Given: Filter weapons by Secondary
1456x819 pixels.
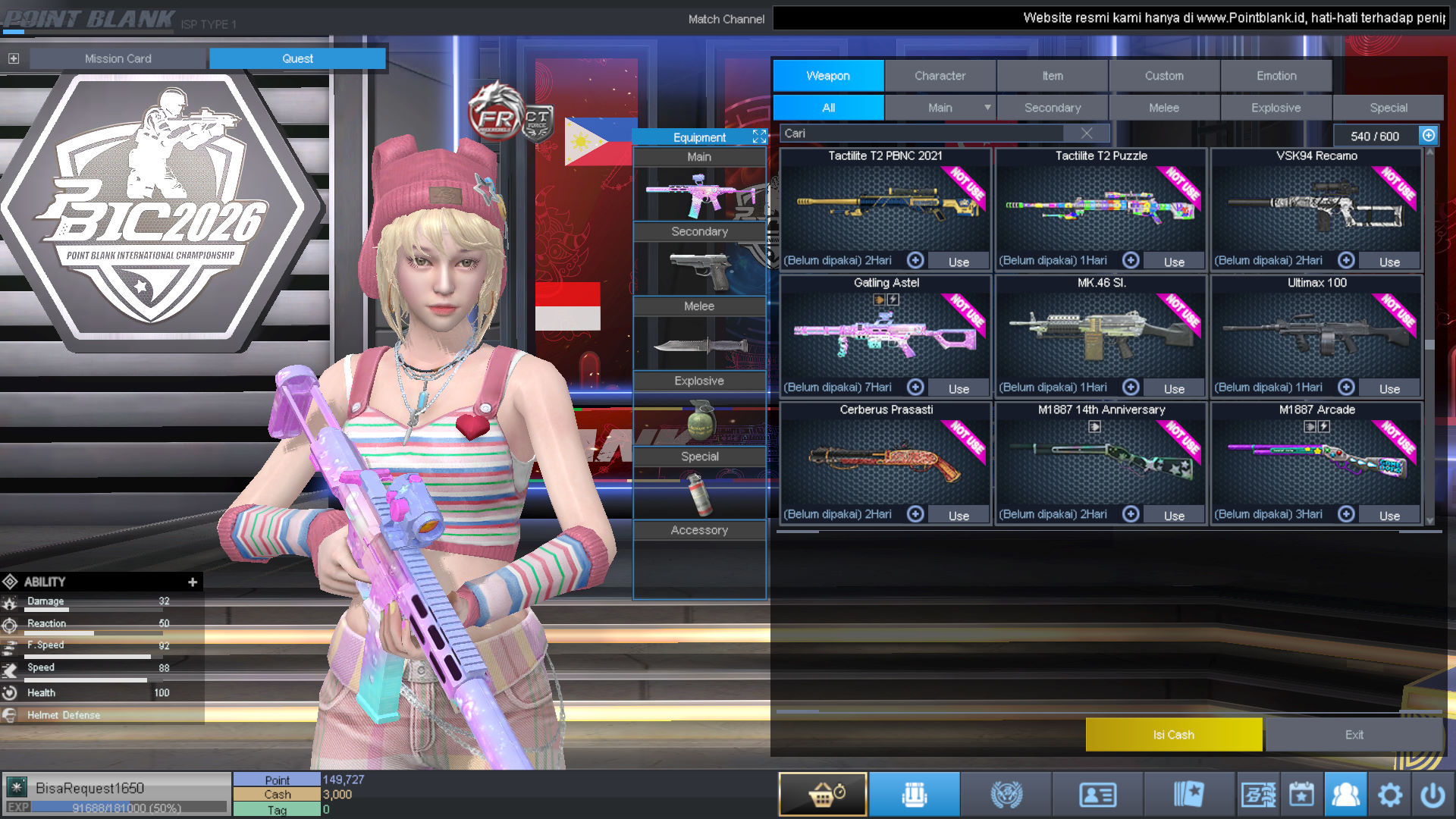Looking at the screenshot, I should [1052, 108].
